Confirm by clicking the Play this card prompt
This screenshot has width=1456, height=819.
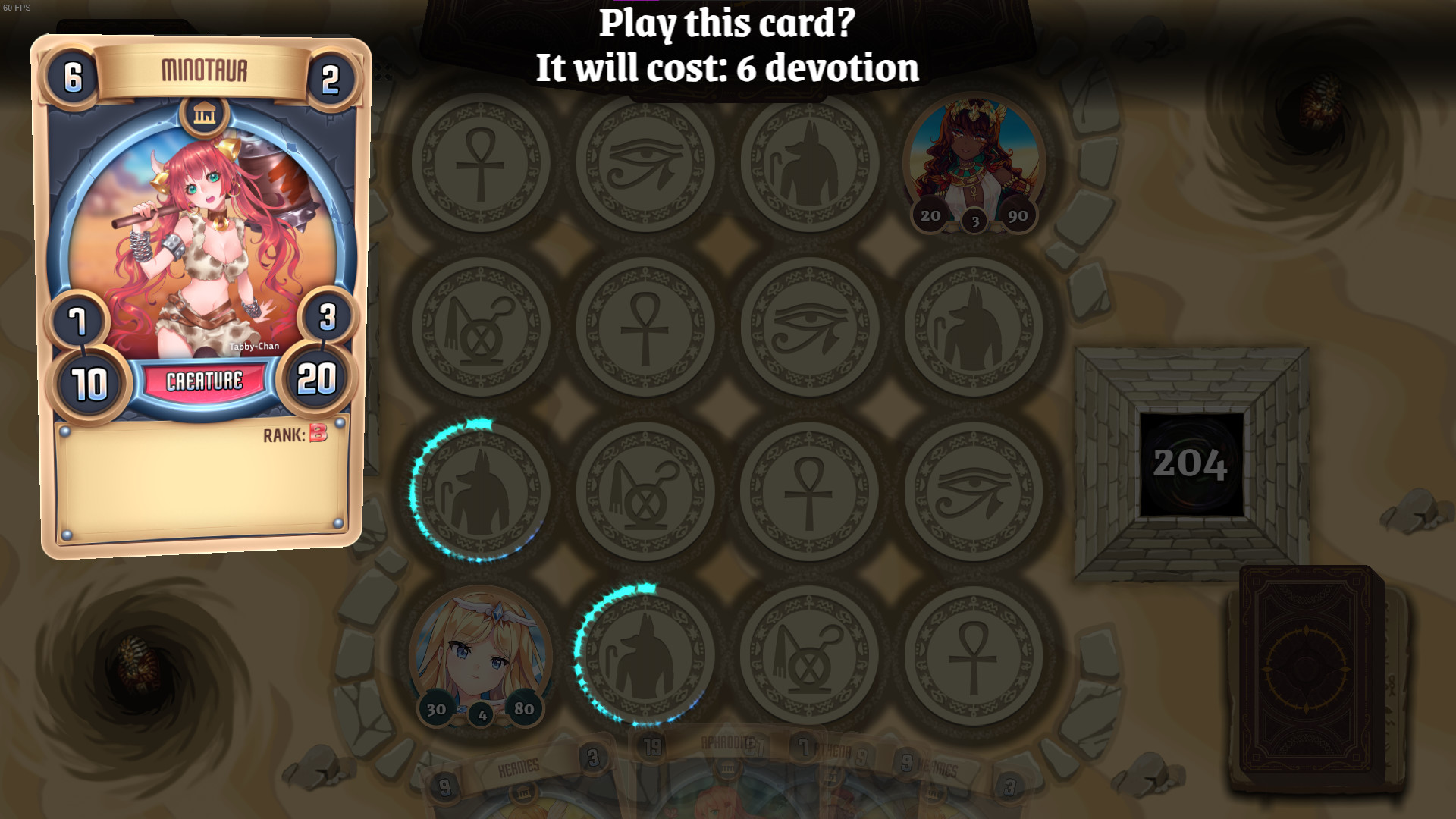pyautogui.click(x=726, y=49)
